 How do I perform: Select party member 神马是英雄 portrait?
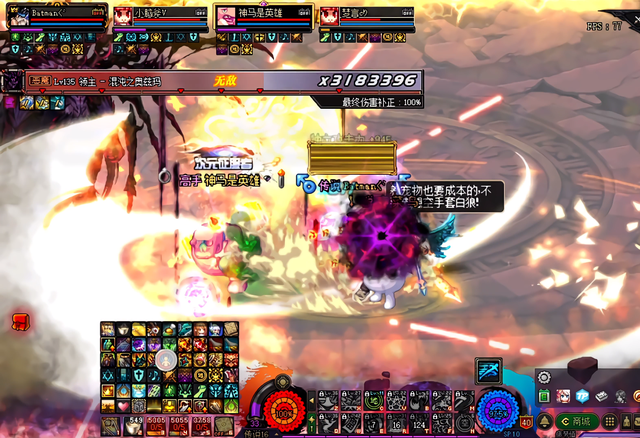coord(226,17)
